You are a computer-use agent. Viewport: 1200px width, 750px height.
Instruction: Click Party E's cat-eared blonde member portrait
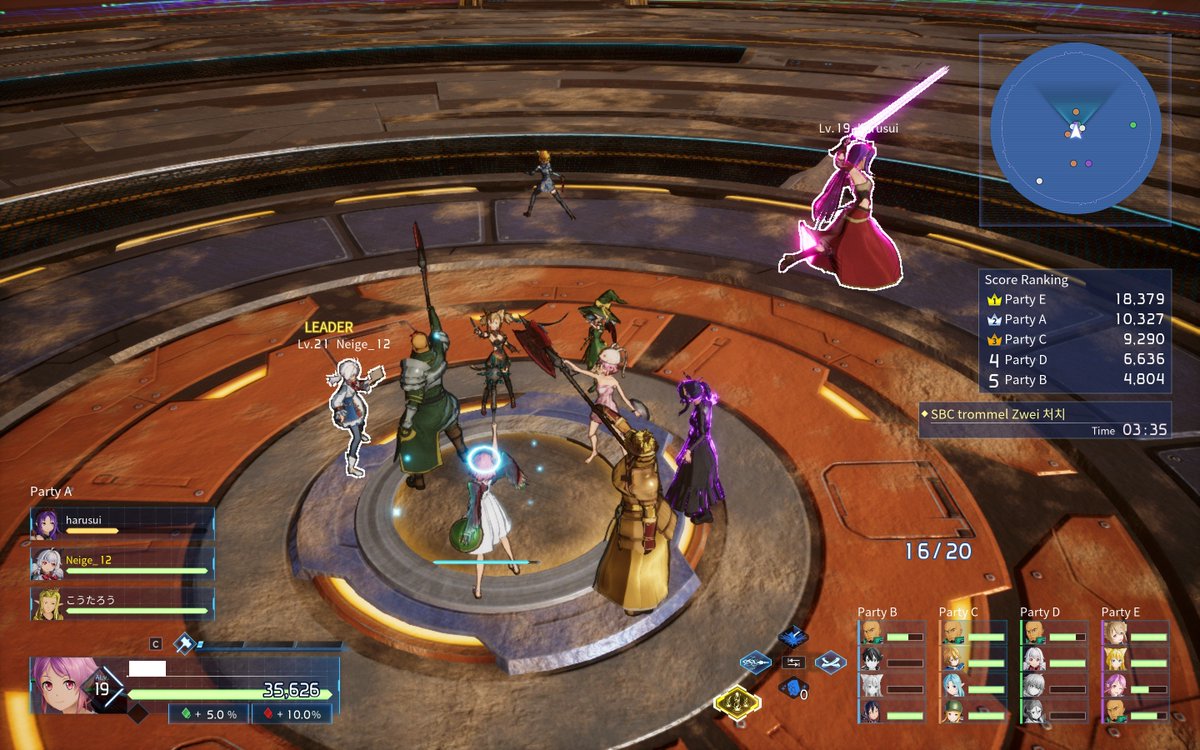click(1115, 660)
